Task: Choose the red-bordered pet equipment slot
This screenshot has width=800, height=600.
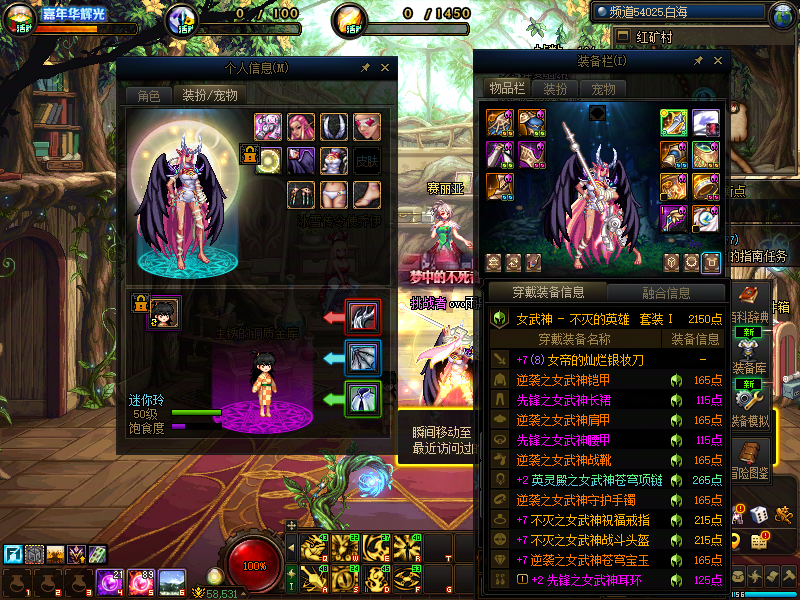Action: pos(362,317)
